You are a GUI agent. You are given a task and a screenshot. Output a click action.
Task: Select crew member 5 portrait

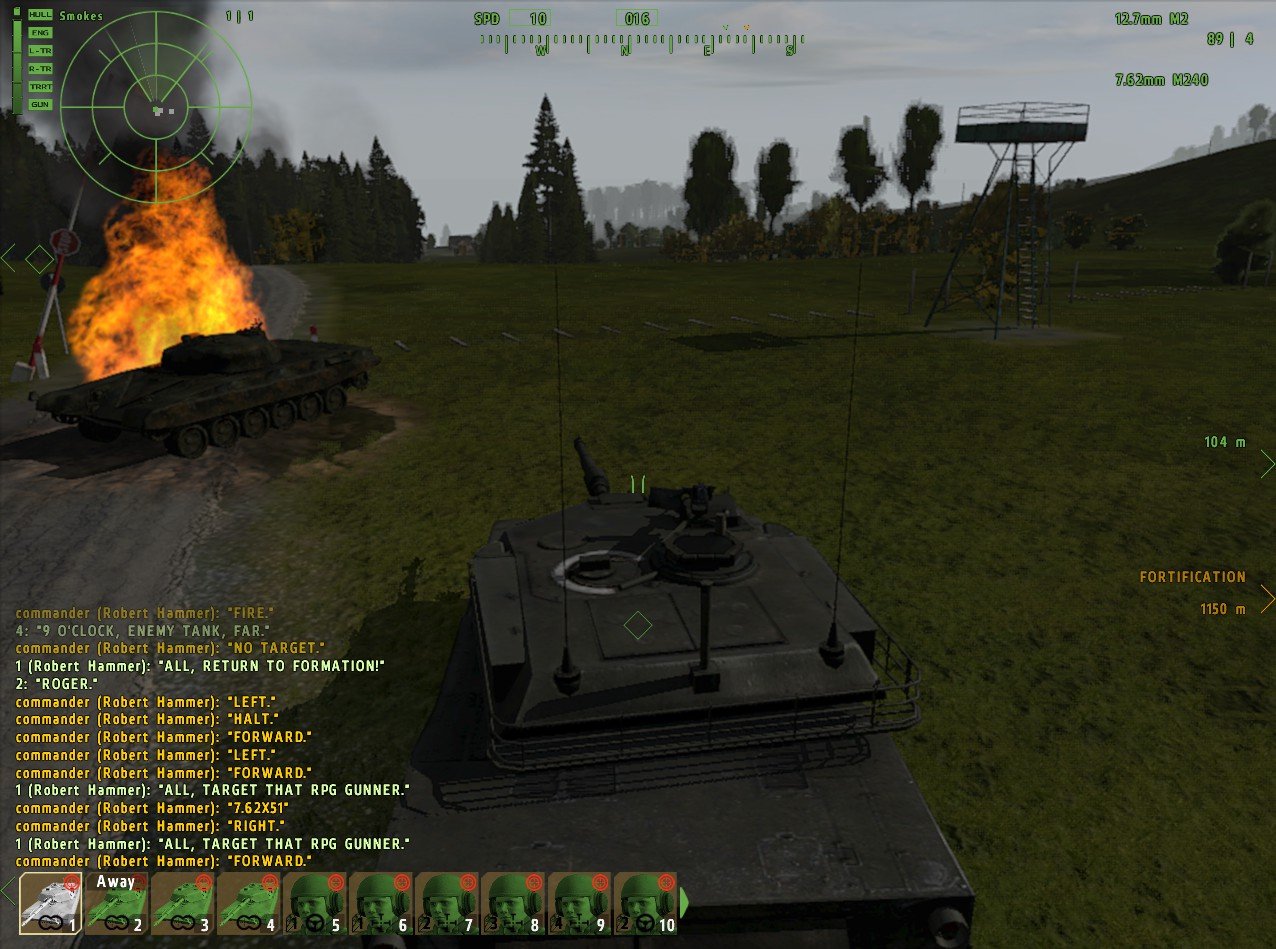[x=314, y=903]
